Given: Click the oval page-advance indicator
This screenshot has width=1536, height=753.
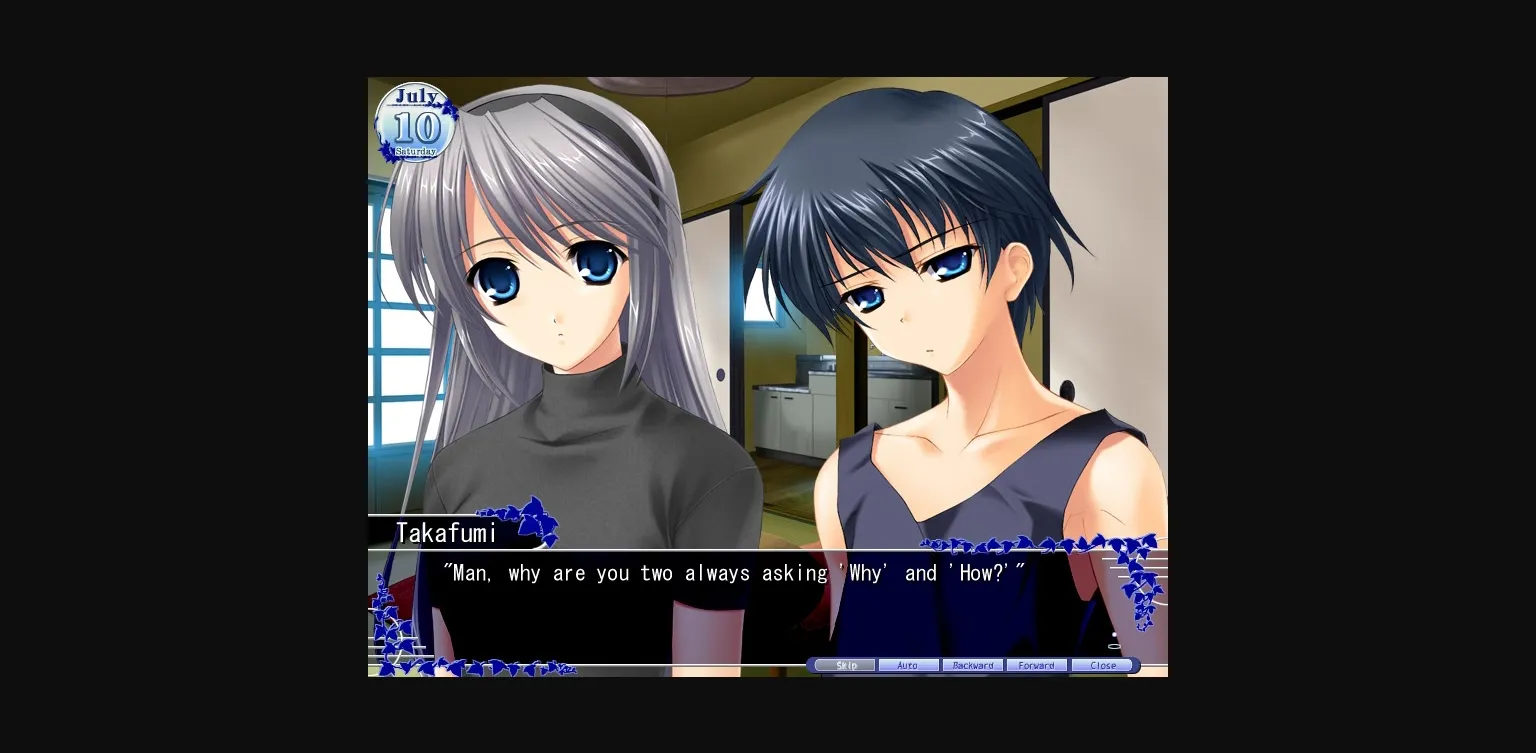Looking at the screenshot, I should (1117, 645).
